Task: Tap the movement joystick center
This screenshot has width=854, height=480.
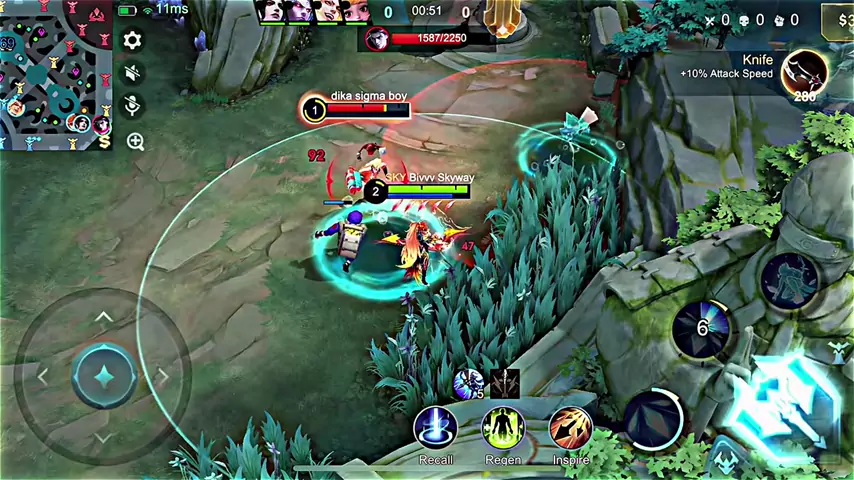Action: pyautogui.click(x=104, y=376)
